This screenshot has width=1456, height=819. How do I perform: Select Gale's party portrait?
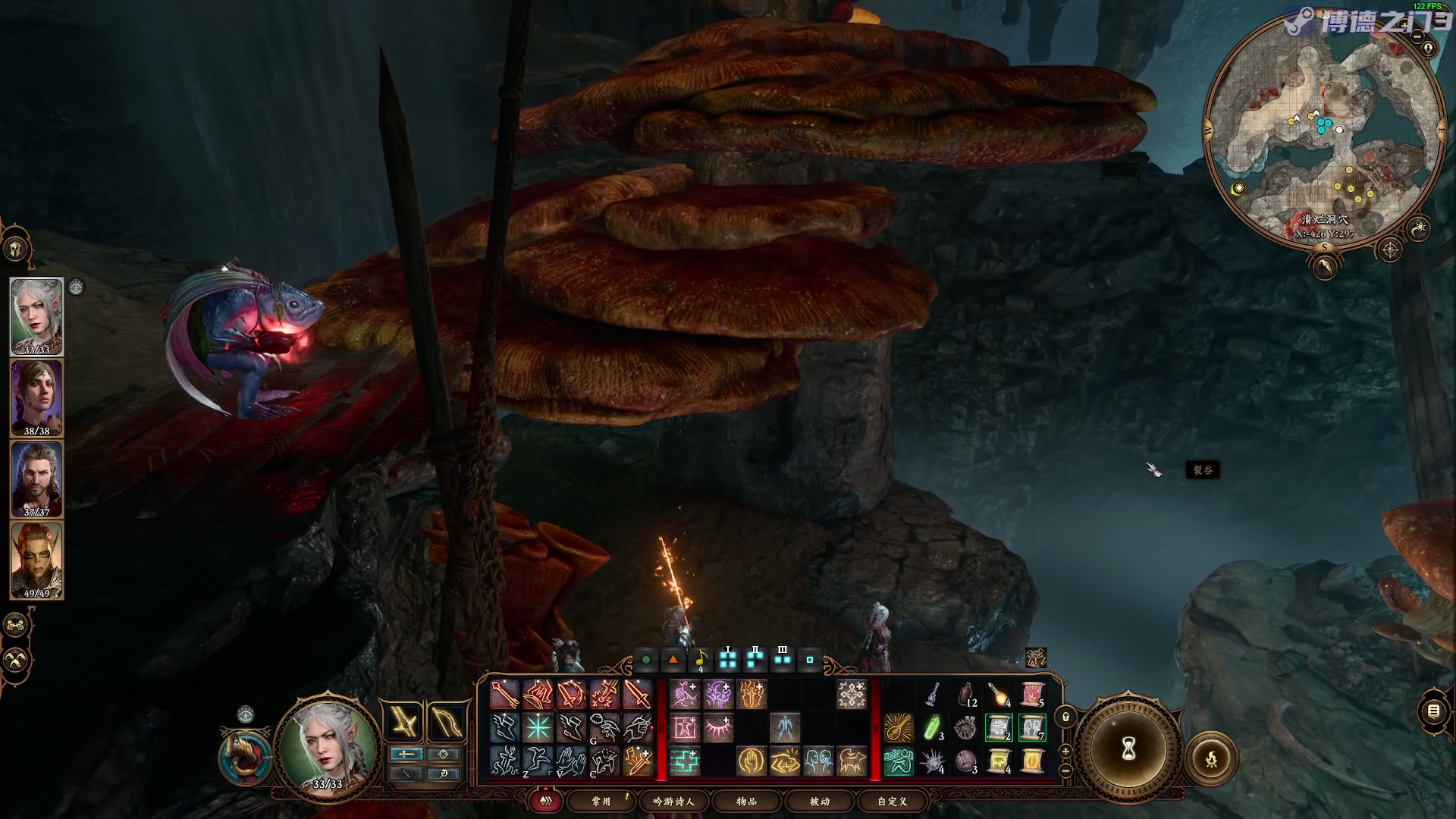click(x=36, y=479)
